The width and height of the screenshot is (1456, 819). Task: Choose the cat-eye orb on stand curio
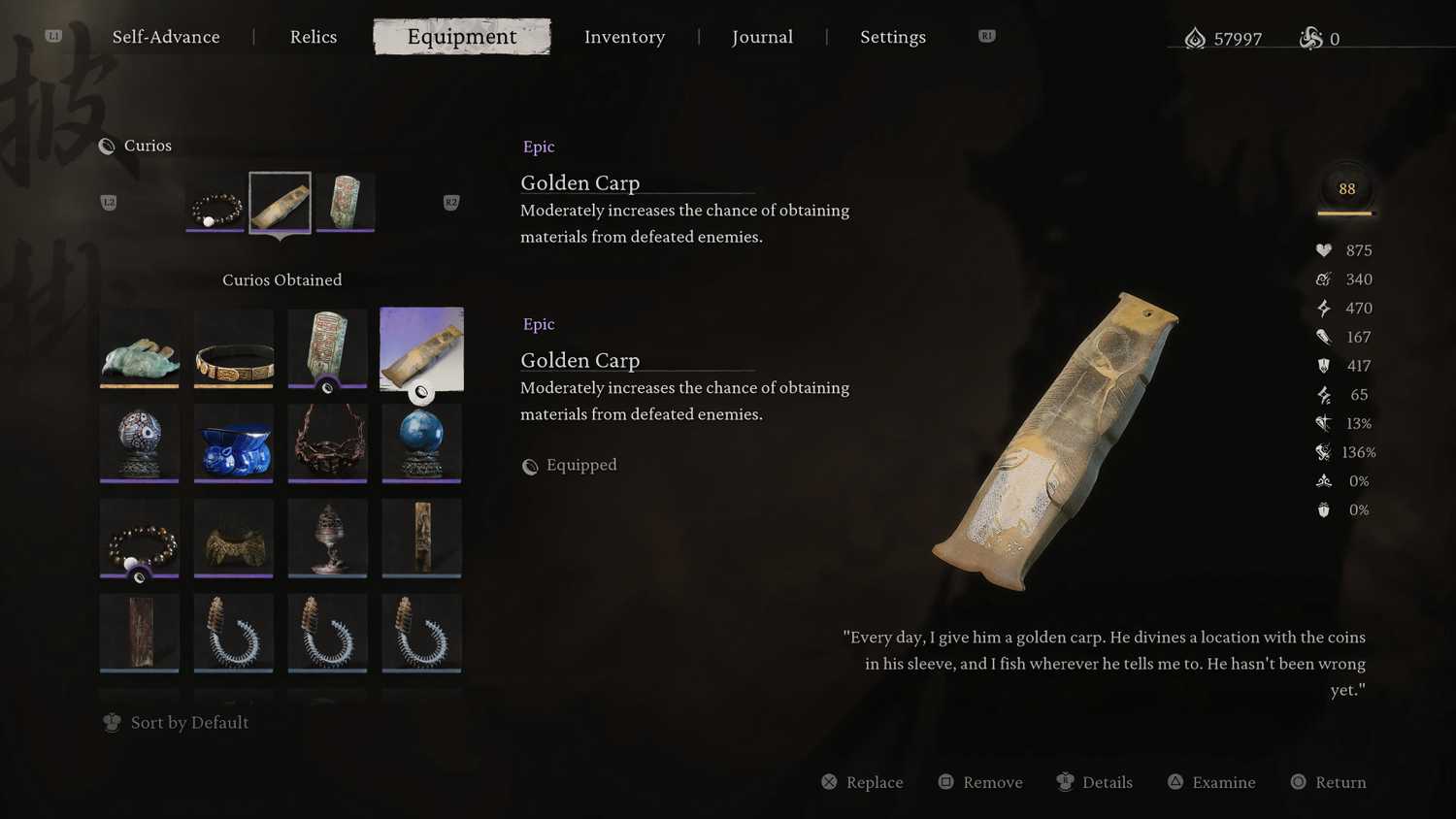(x=140, y=442)
